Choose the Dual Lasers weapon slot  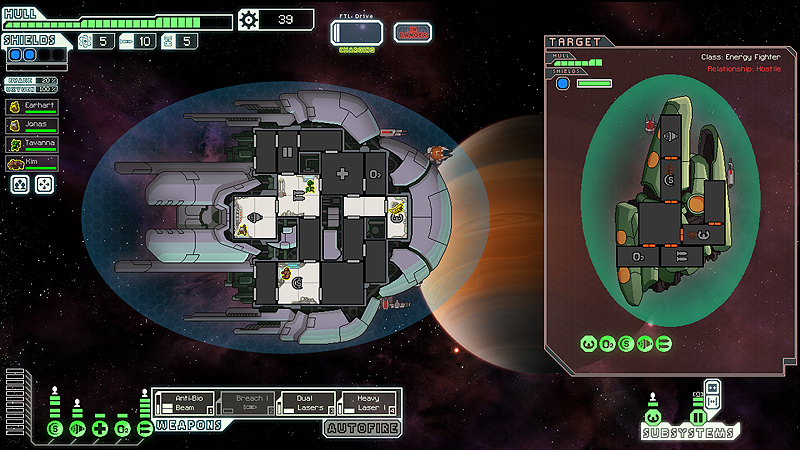[303, 403]
